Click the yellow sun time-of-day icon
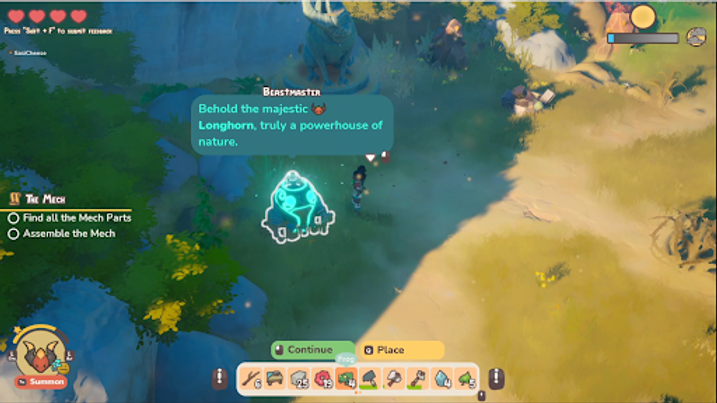The width and height of the screenshot is (717, 403). (642, 17)
